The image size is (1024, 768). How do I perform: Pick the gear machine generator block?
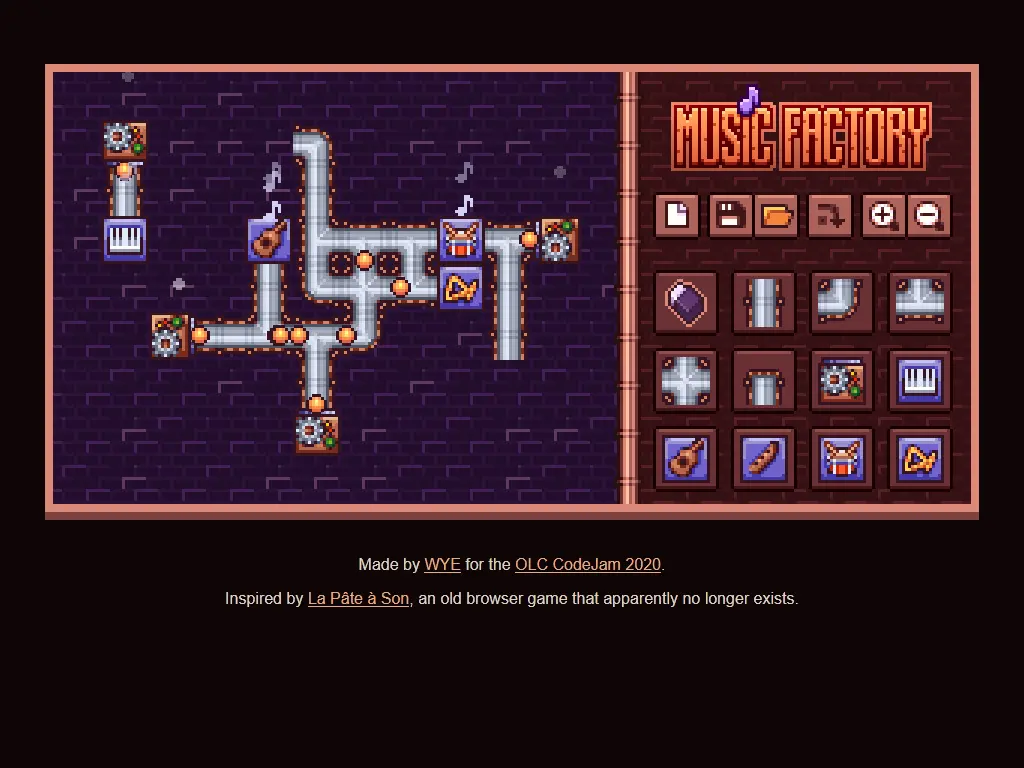click(x=842, y=380)
